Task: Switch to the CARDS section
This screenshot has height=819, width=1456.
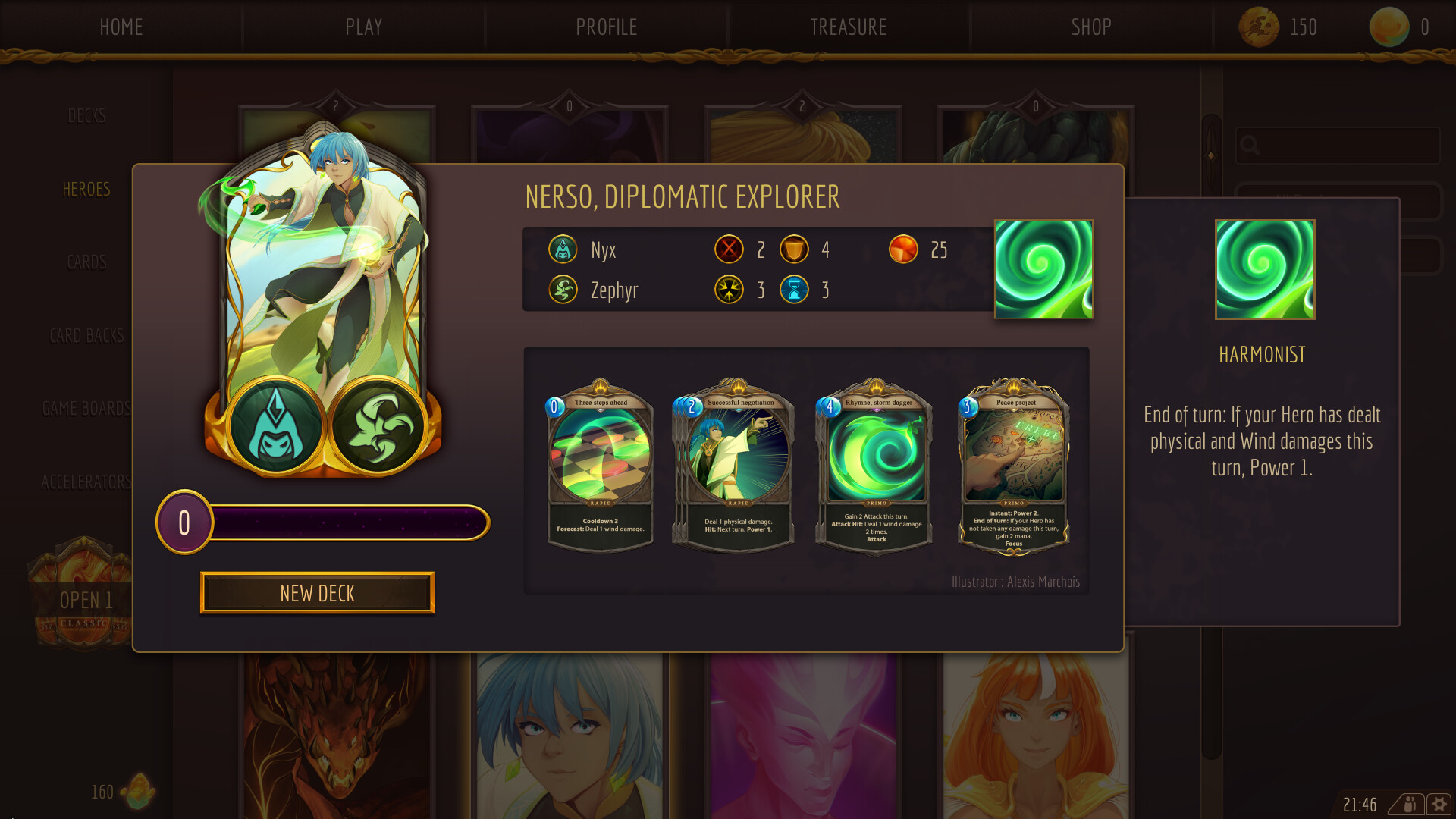Action: click(x=85, y=262)
